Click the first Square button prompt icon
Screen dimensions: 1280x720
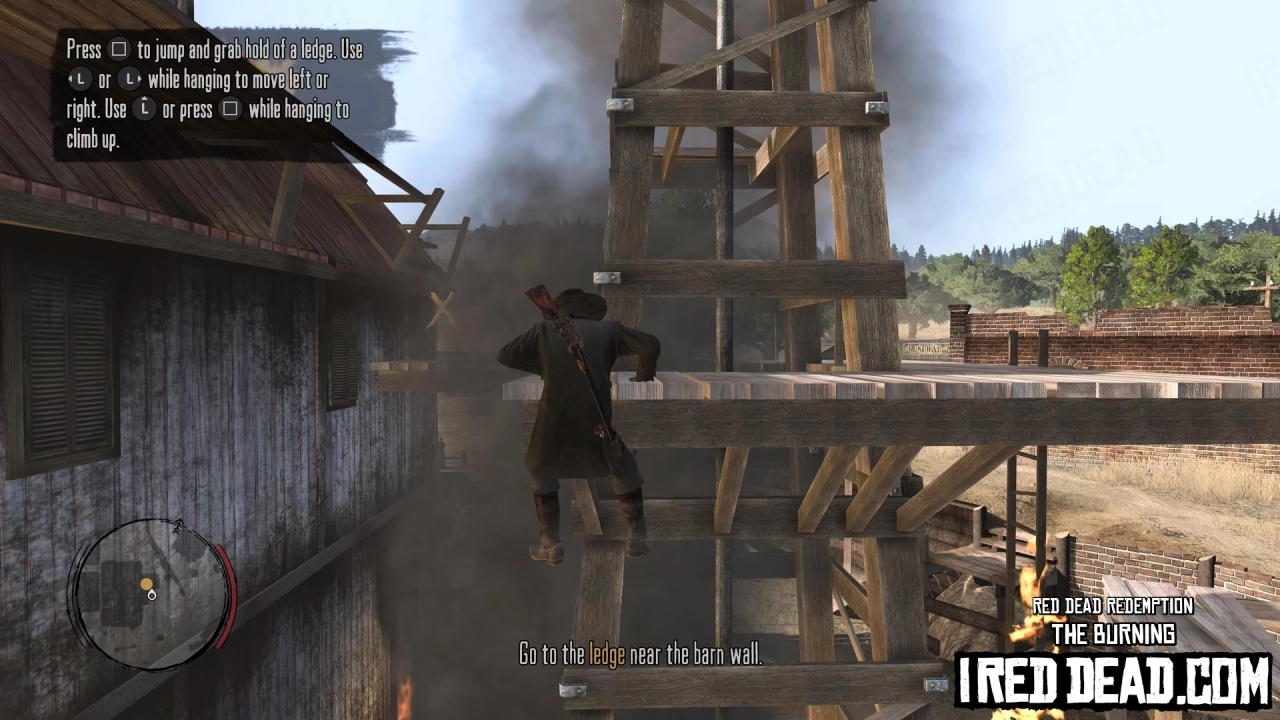coord(119,49)
